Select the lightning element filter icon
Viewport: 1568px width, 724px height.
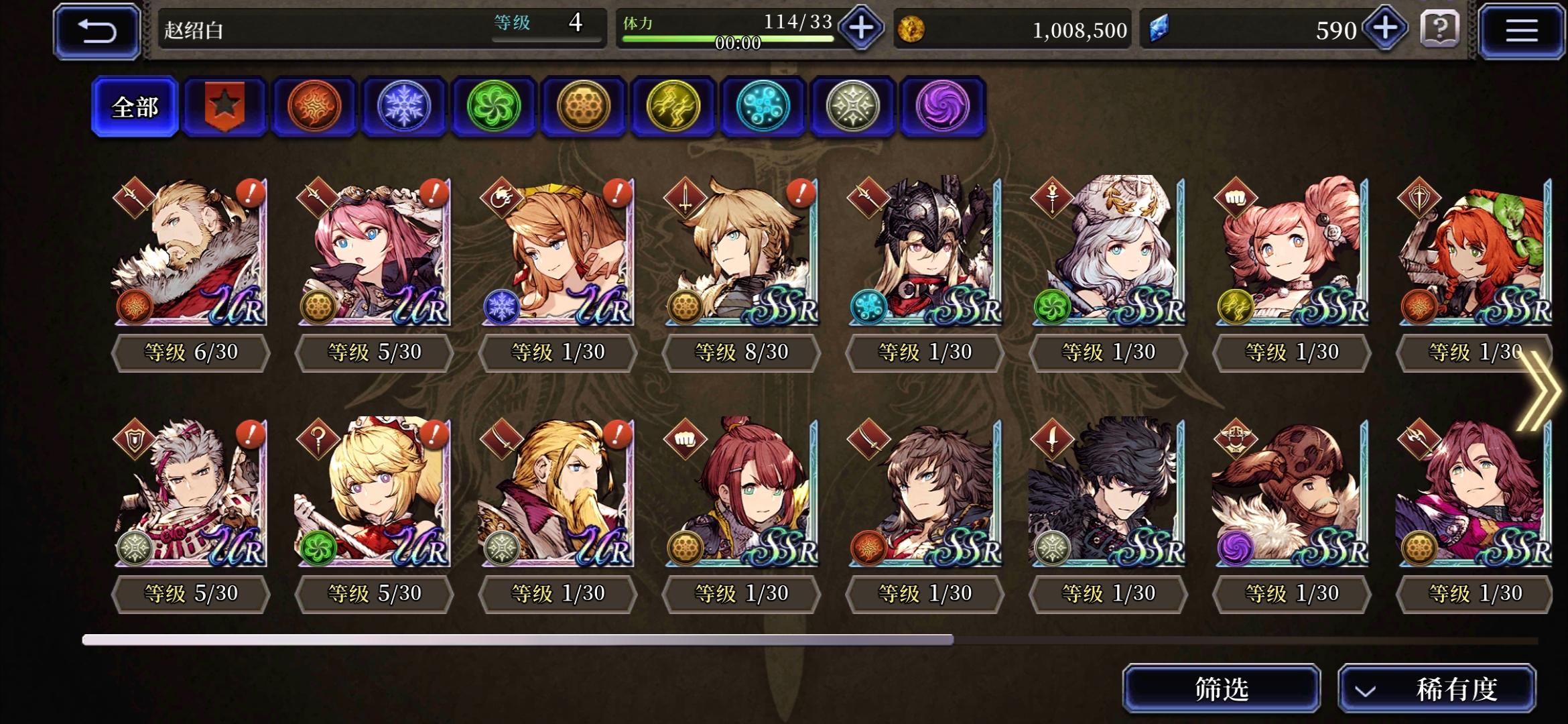tap(673, 107)
